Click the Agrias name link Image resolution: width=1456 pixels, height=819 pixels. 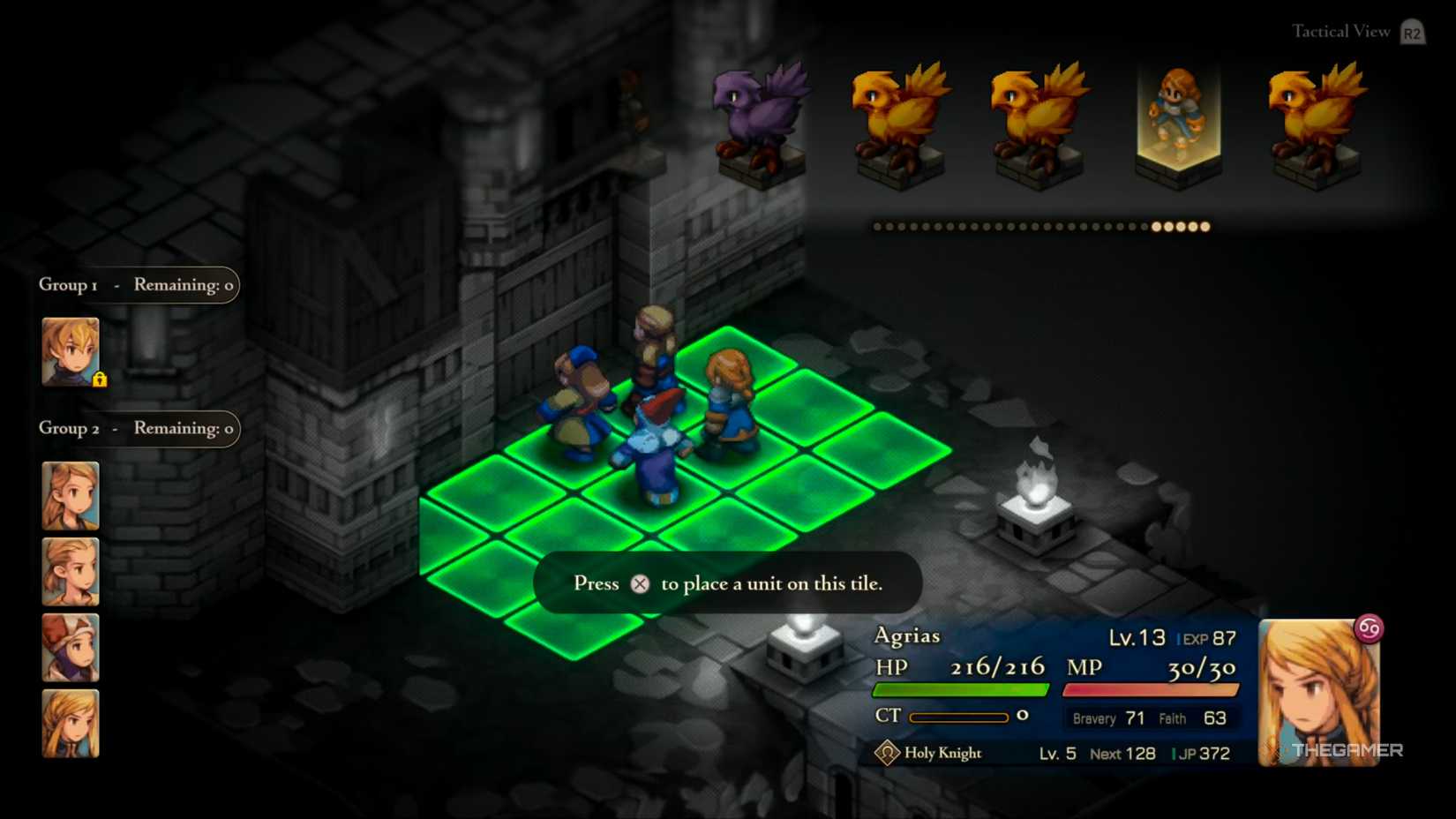(906, 635)
